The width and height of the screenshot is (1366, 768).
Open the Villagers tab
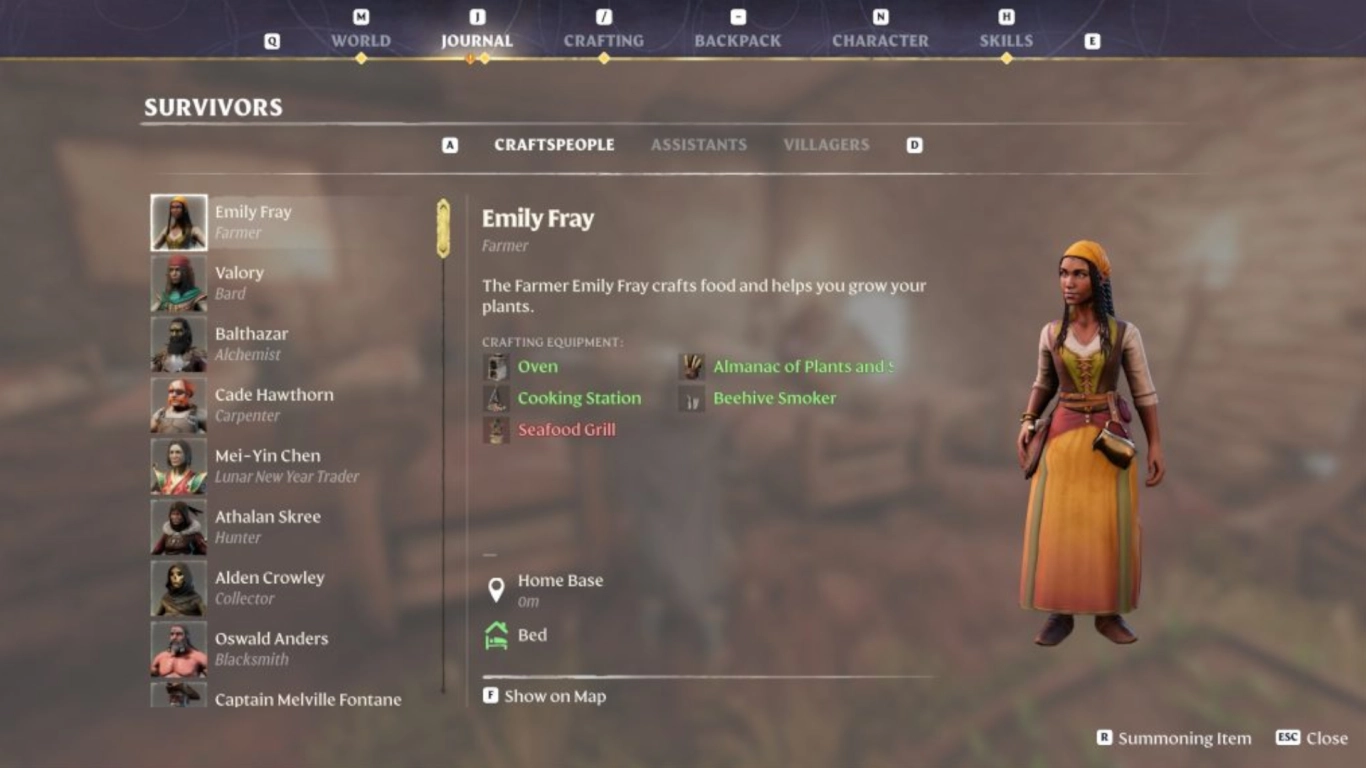pyautogui.click(x=827, y=144)
